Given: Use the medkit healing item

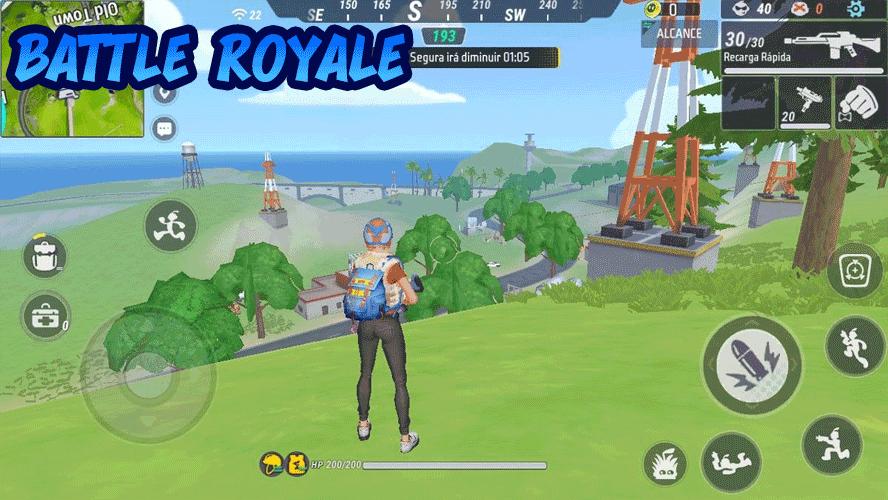Looking at the screenshot, I should tap(43, 318).
